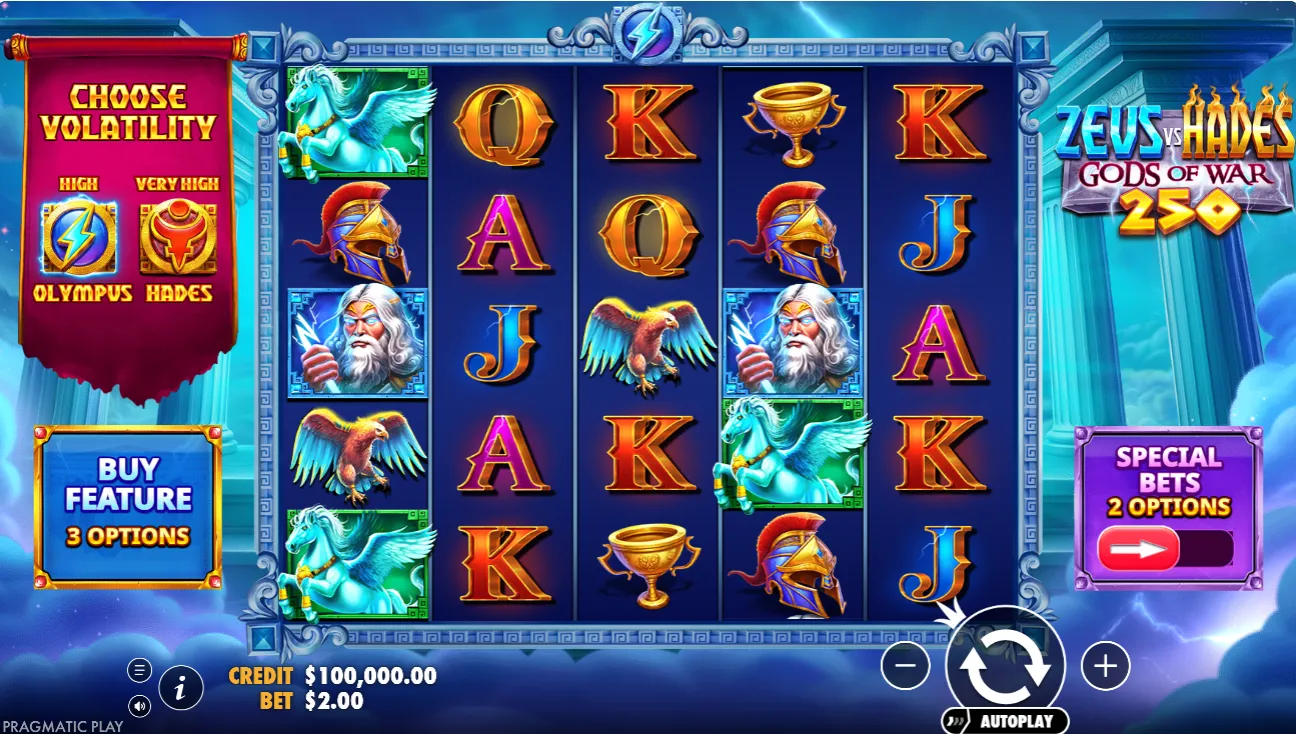Select the Hades very high volatility option

click(178, 238)
